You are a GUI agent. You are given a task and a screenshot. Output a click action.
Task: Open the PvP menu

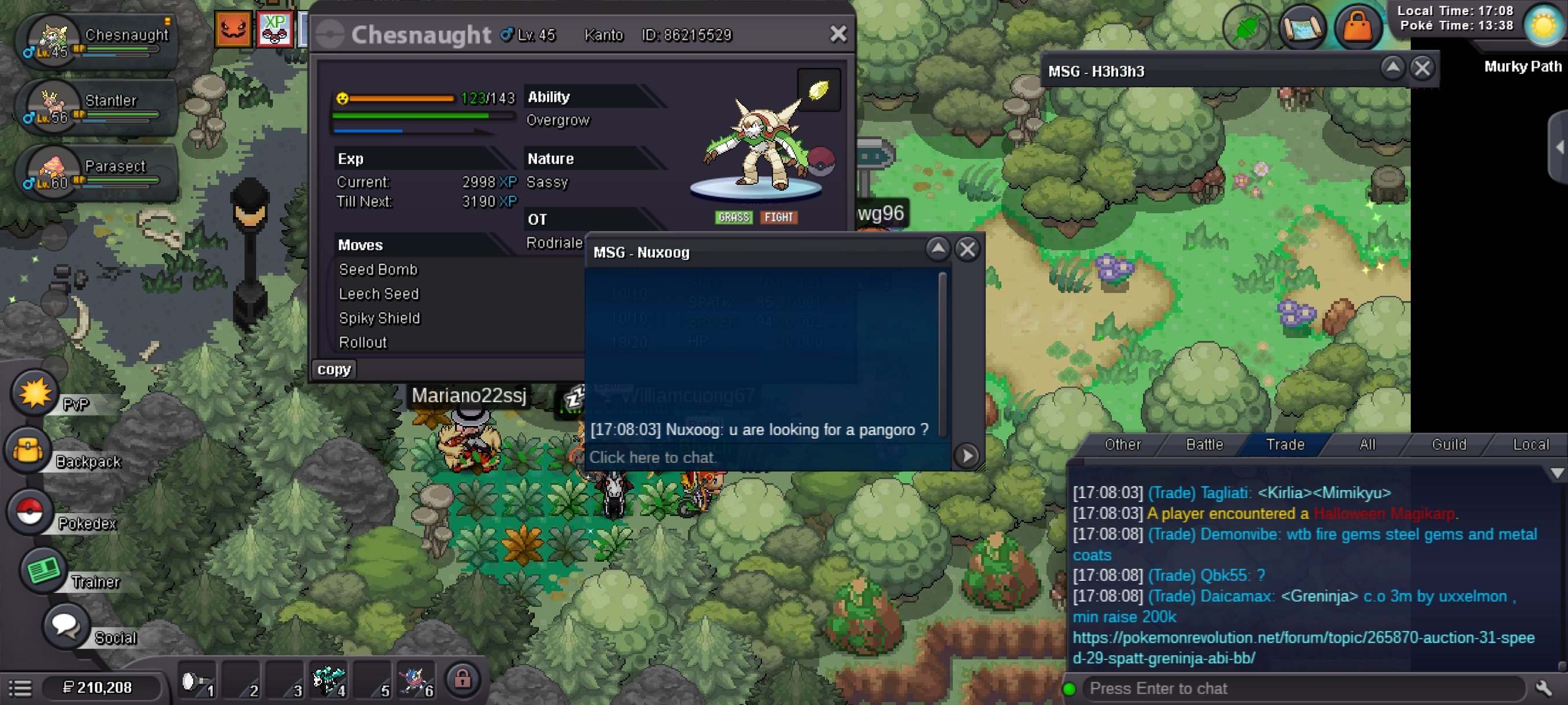tap(35, 394)
